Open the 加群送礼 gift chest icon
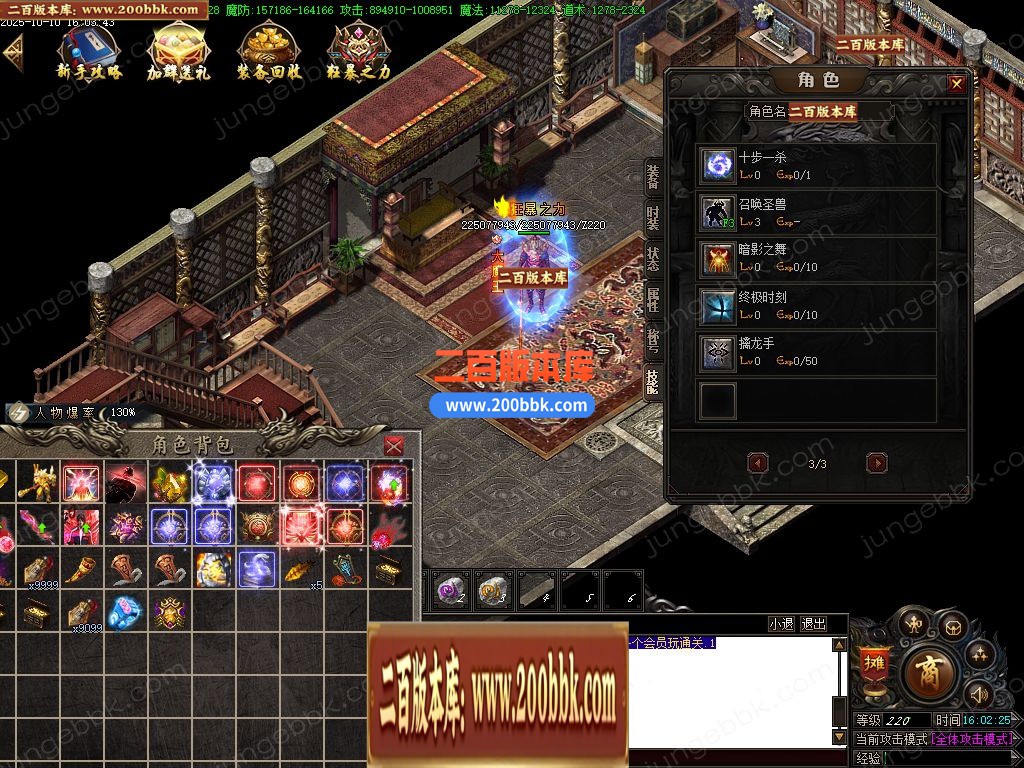The height and width of the screenshot is (768, 1024). tap(178, 50)
